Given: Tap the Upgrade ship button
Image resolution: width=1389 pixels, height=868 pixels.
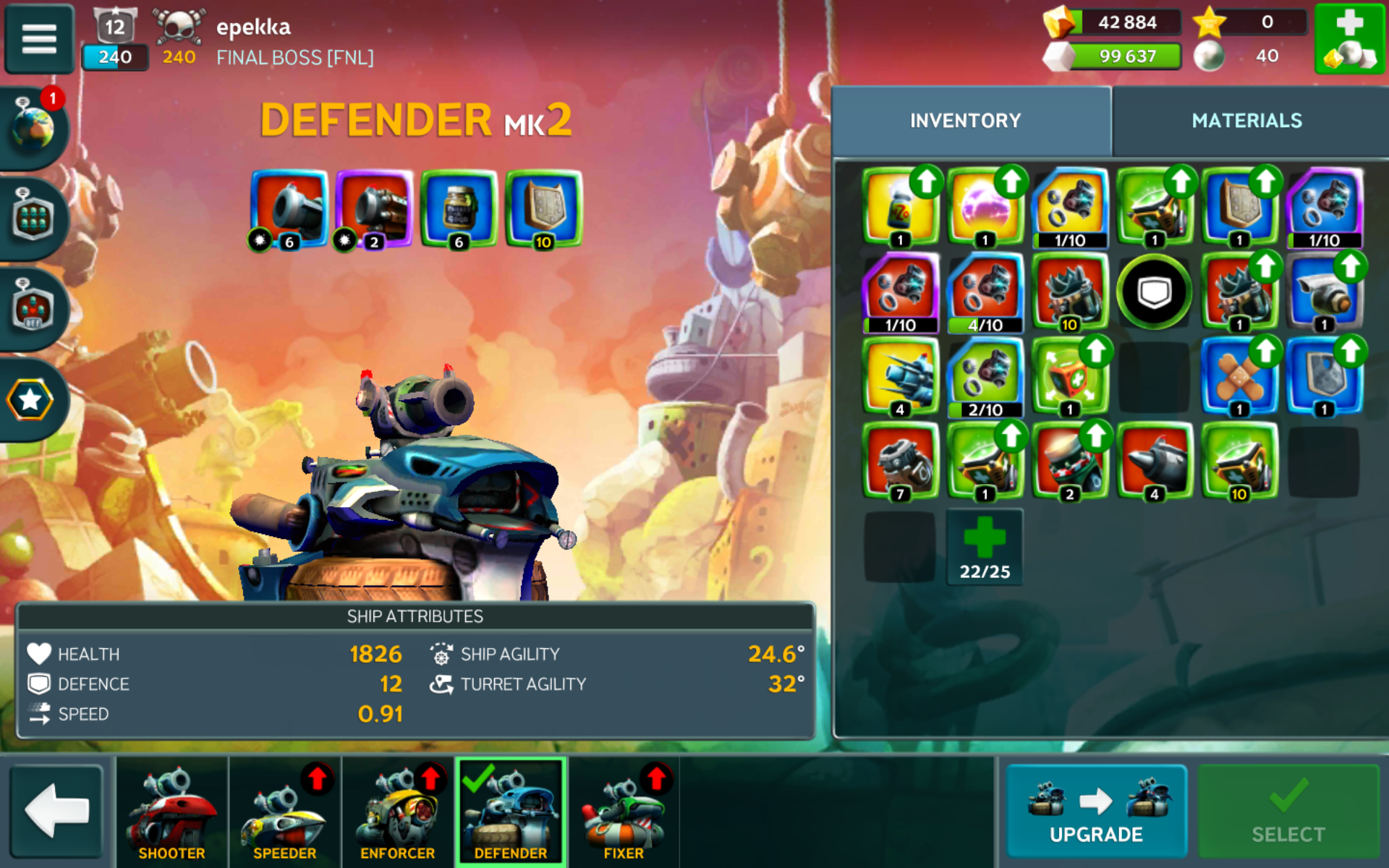Looking at the screenshot, I should [1096, 812].
